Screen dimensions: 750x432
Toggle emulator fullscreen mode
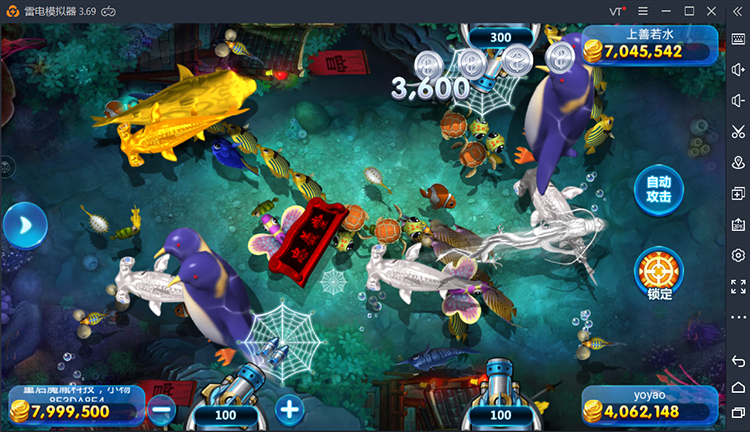tap(738, 286)
